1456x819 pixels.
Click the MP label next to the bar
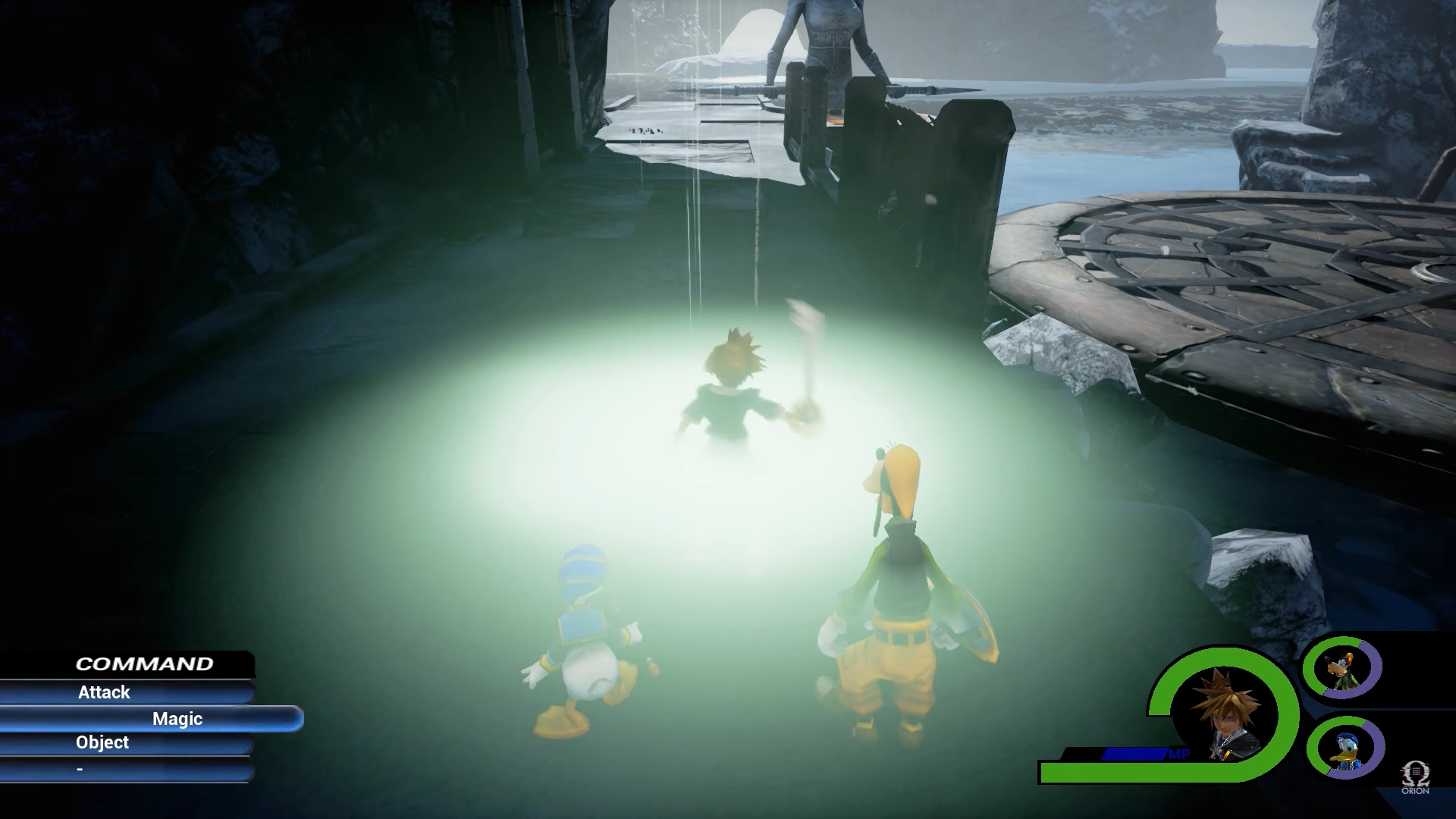click(1179, 754)
